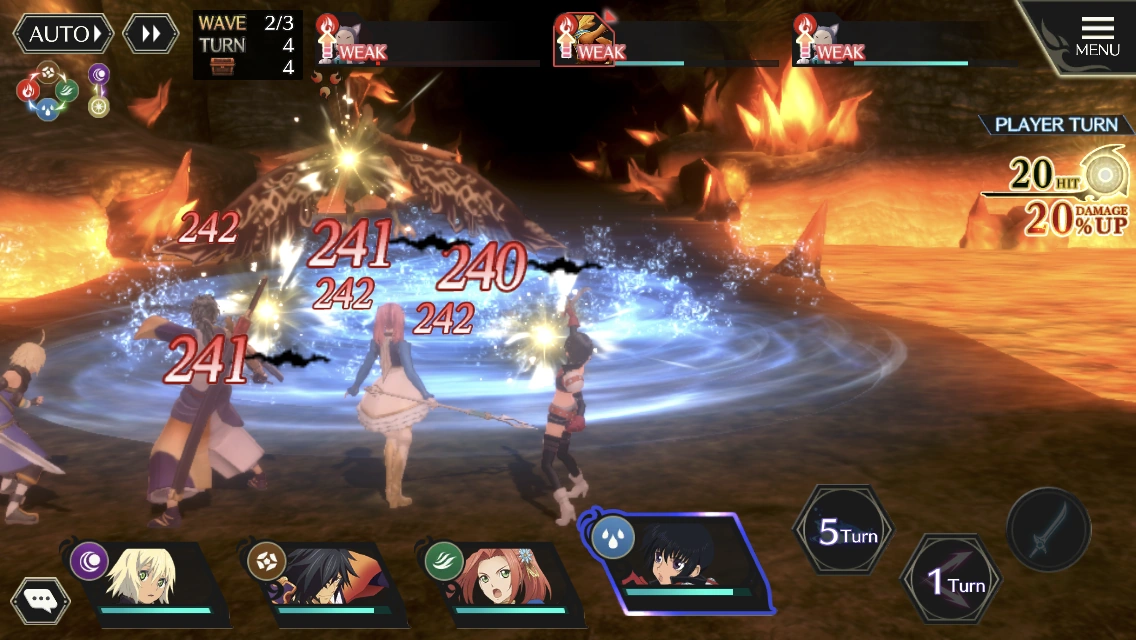Activate the fast-forward speed button

pos(151,34)
